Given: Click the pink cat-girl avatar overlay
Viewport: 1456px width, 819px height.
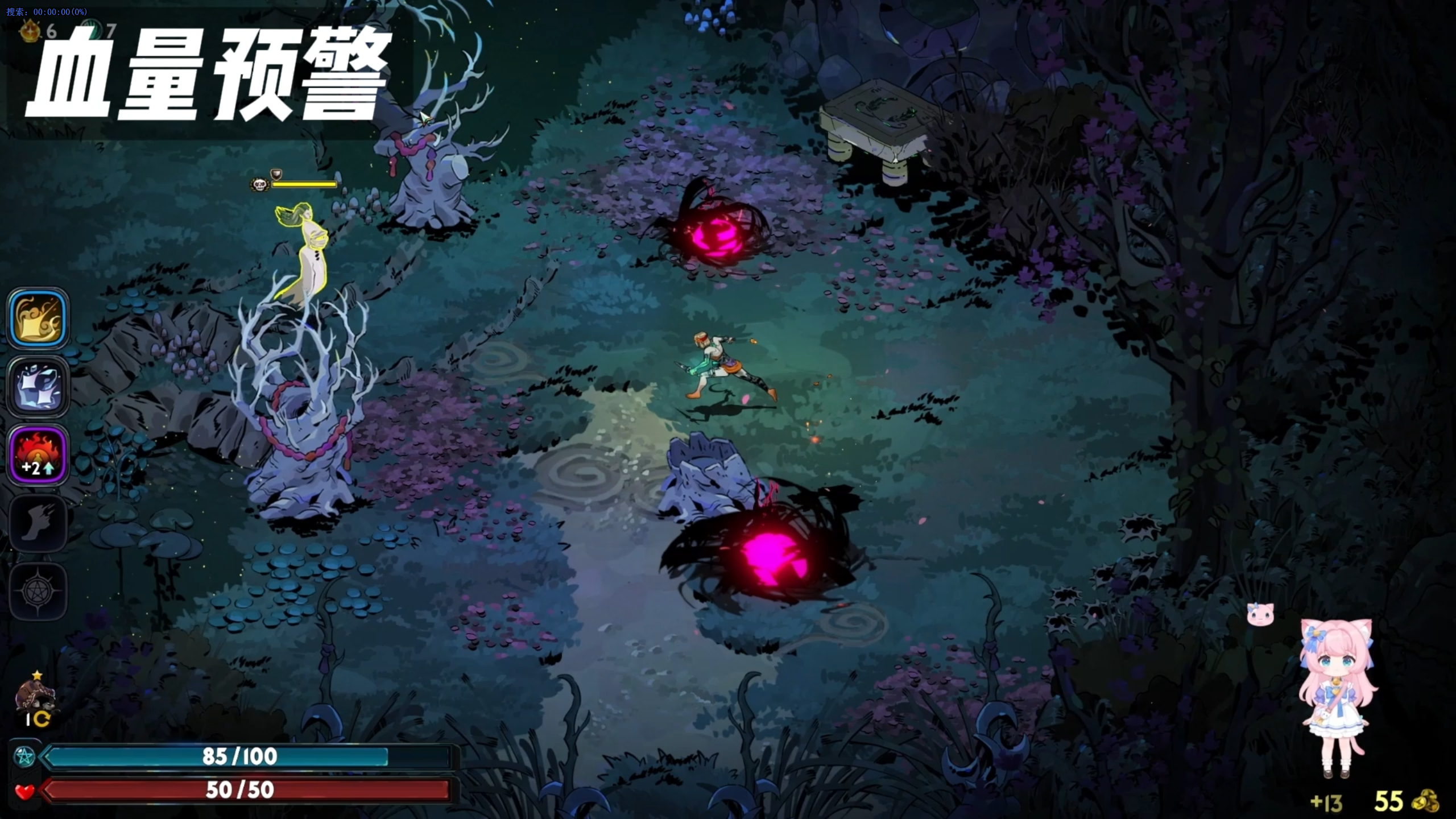Looking at the screenshot, I should (x=1338, y=697).
